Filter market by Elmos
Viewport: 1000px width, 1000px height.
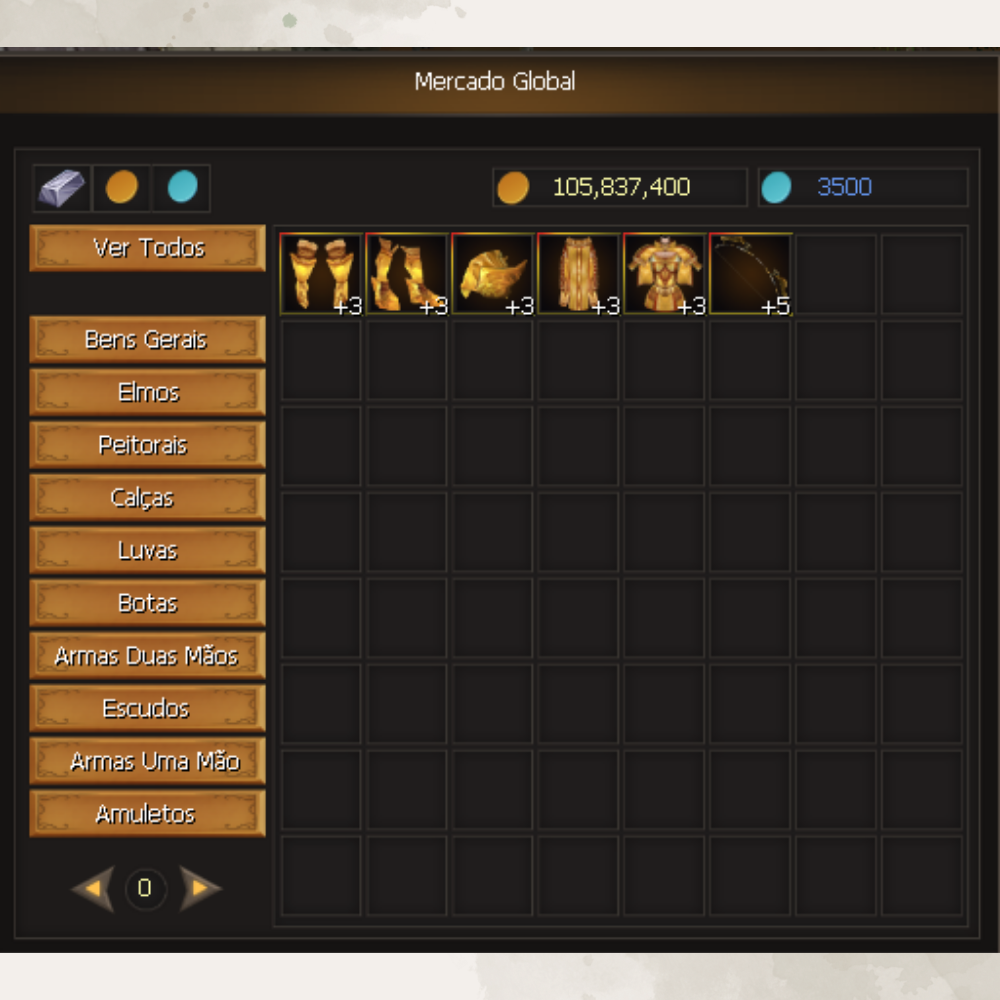tap(148, 393)
